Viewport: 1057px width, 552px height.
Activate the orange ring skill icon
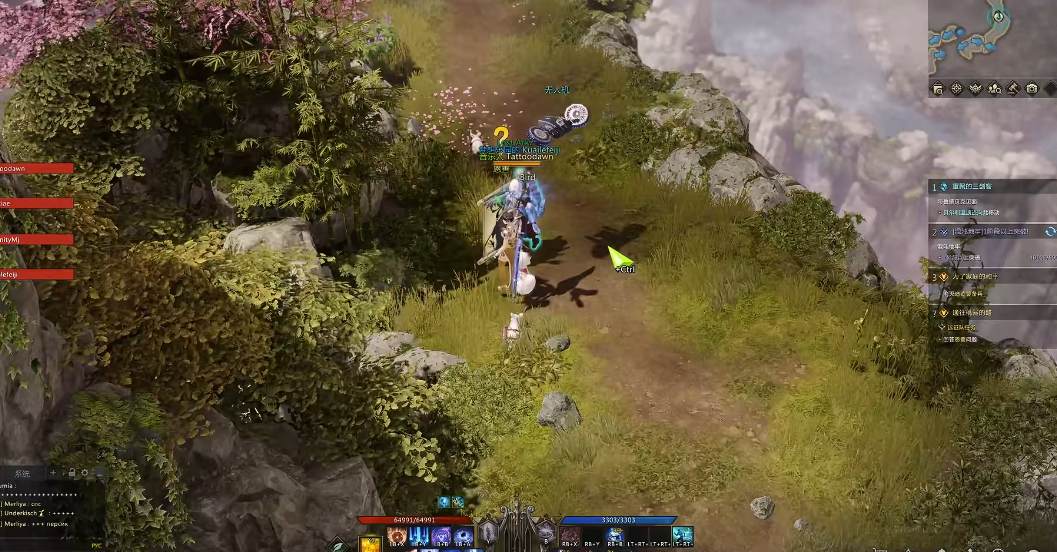pyautogui.click(x=396, y=536)
